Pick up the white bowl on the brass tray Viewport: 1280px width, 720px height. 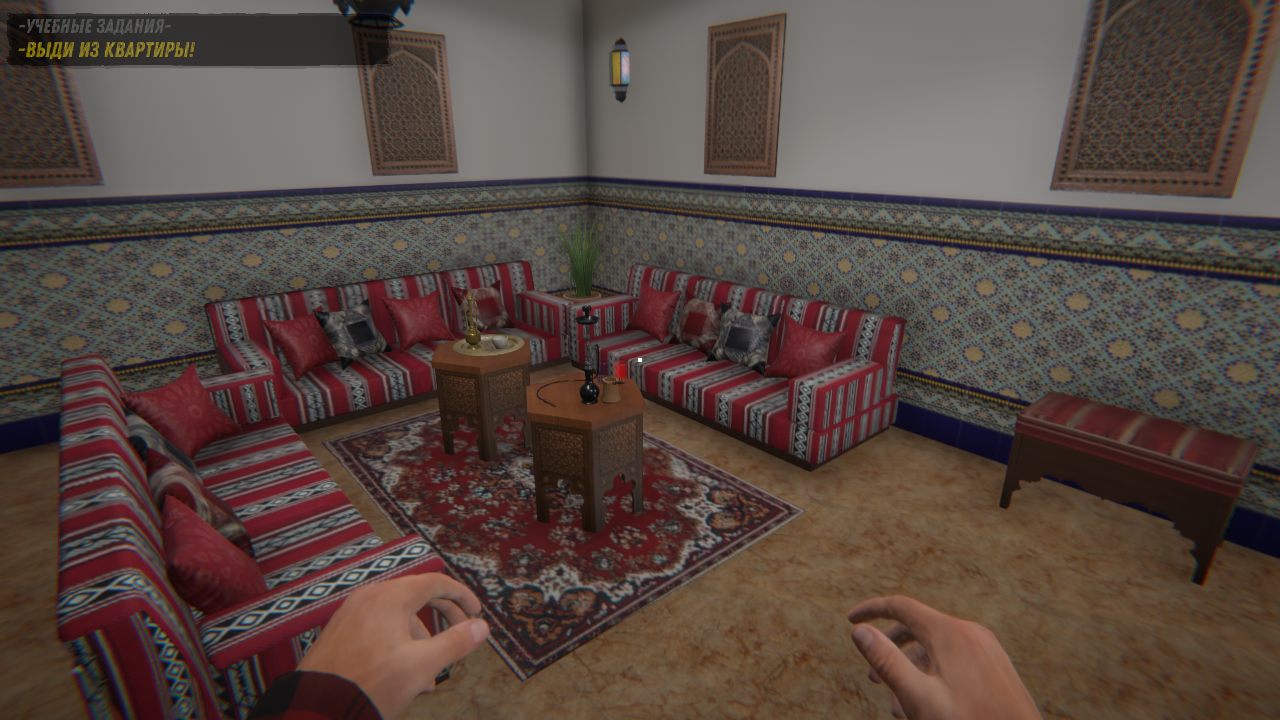(499, 342)
